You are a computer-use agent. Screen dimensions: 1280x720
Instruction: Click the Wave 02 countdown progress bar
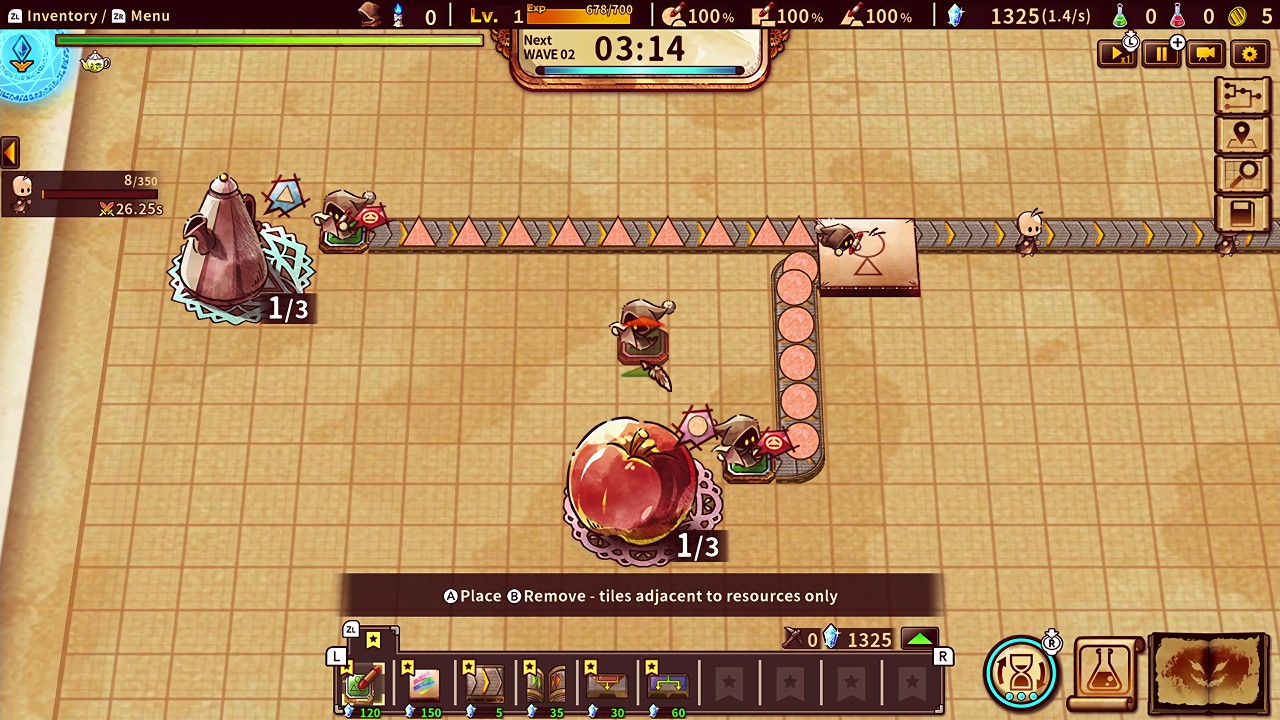point(640,70)
